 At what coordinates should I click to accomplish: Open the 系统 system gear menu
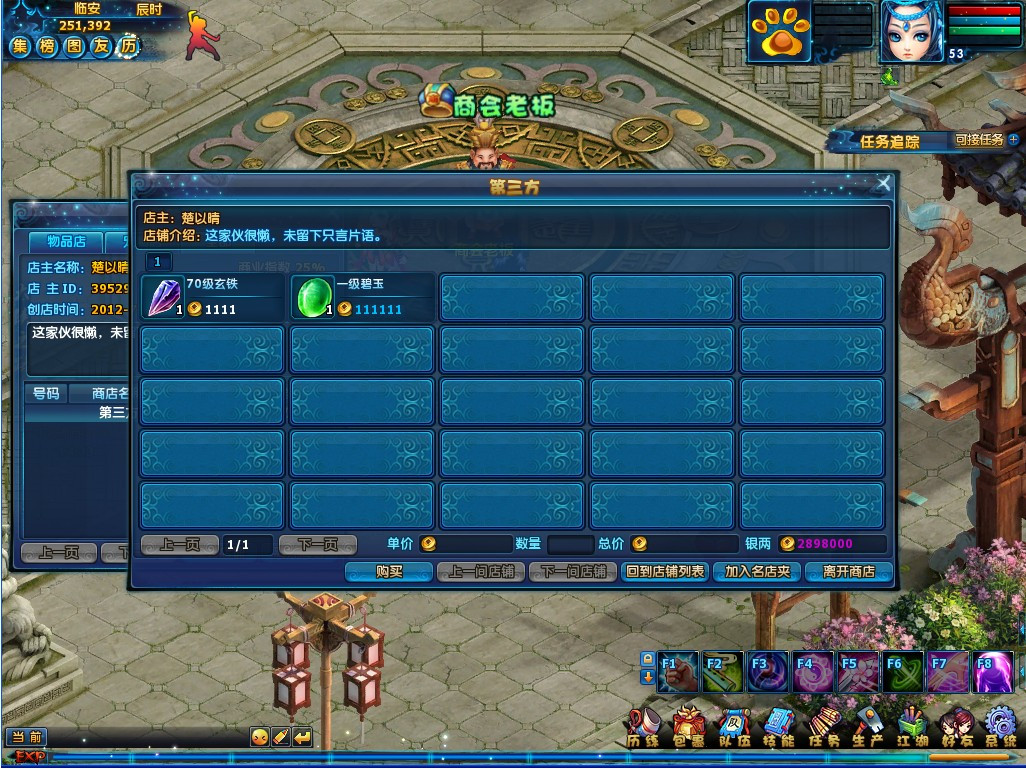(x=1001, y=726)
